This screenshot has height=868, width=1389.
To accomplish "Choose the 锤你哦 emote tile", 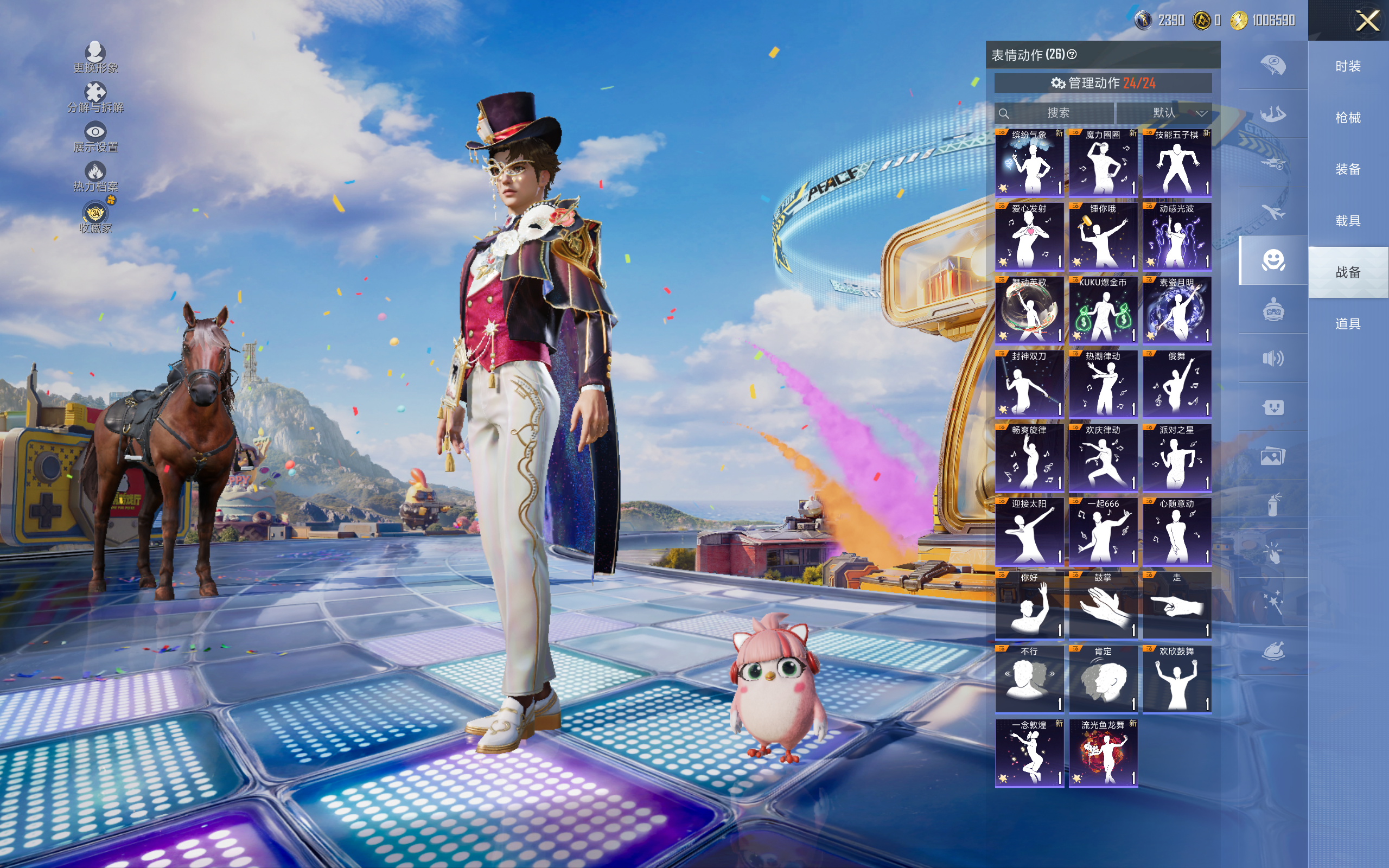I will pos(1103,237).
